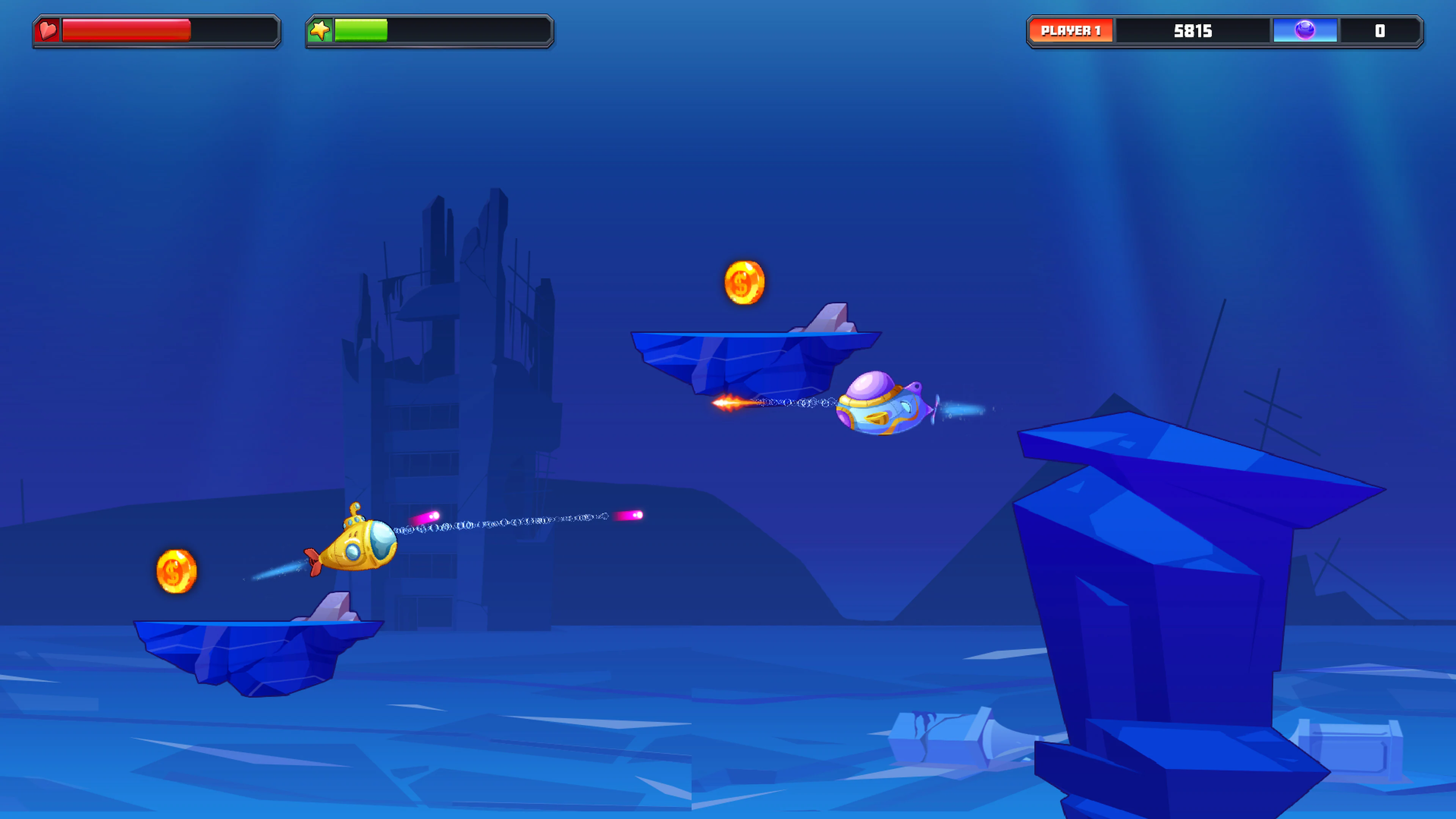
Task: Click the Player 1 name badge
Action: tap(1072, 31)
